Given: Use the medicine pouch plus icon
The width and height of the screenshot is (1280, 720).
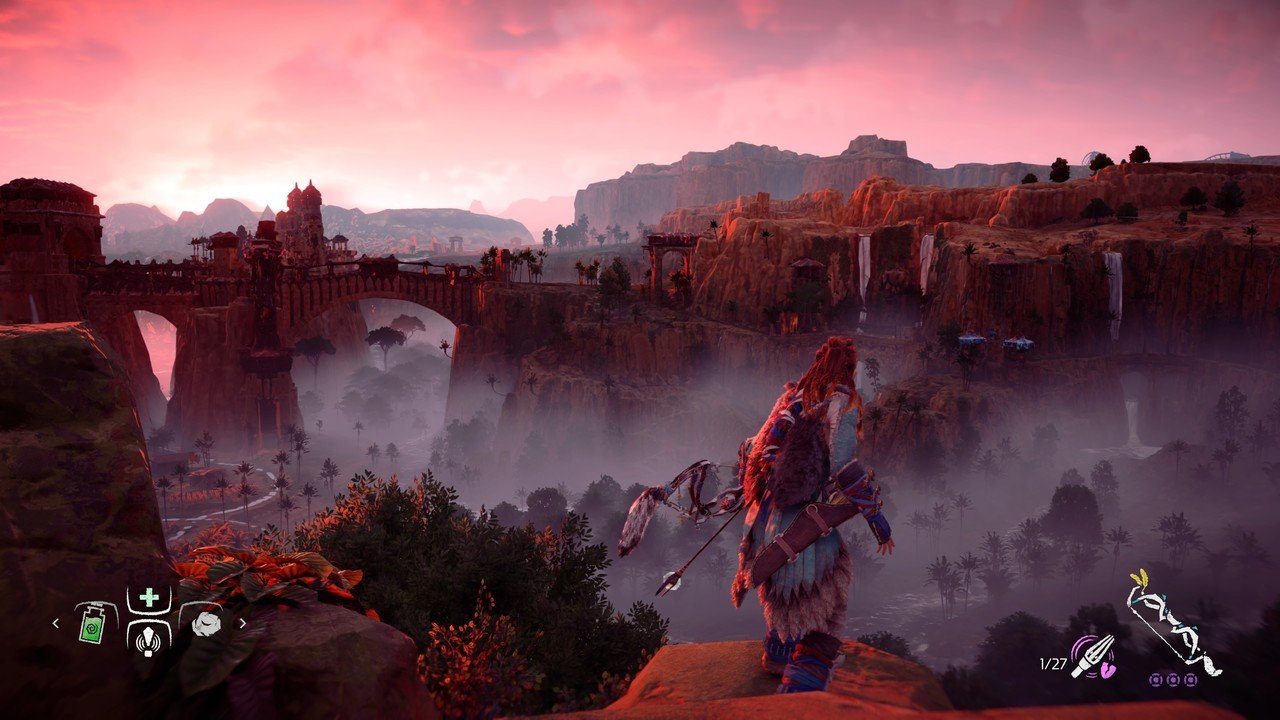Looking at the screenshot, I should [148, 597].
